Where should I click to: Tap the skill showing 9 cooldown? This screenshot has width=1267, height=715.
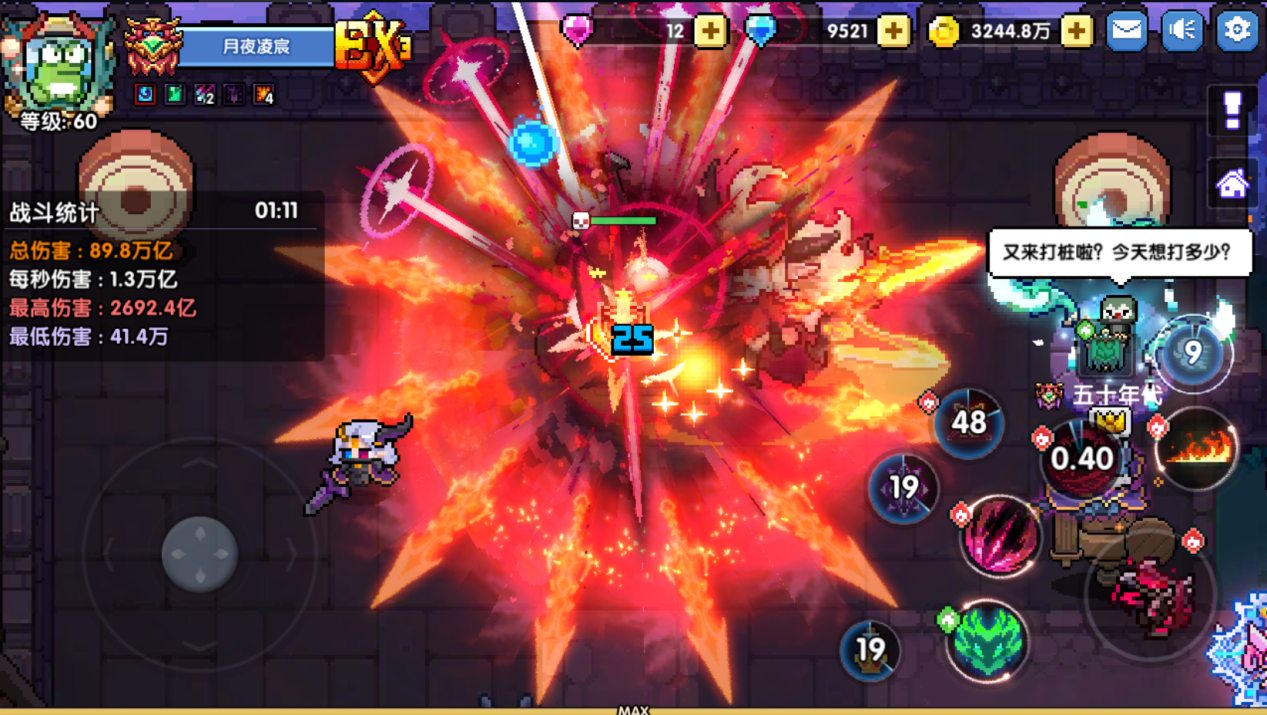click(x=1192, y=353)
